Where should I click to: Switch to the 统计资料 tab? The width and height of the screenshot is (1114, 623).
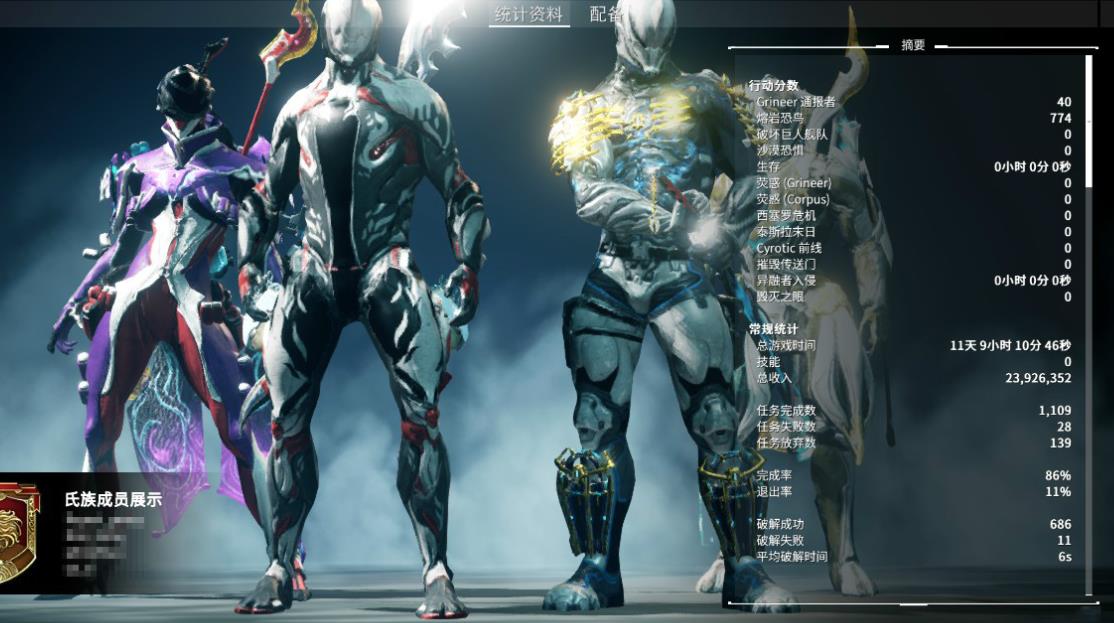coord(529,14)
